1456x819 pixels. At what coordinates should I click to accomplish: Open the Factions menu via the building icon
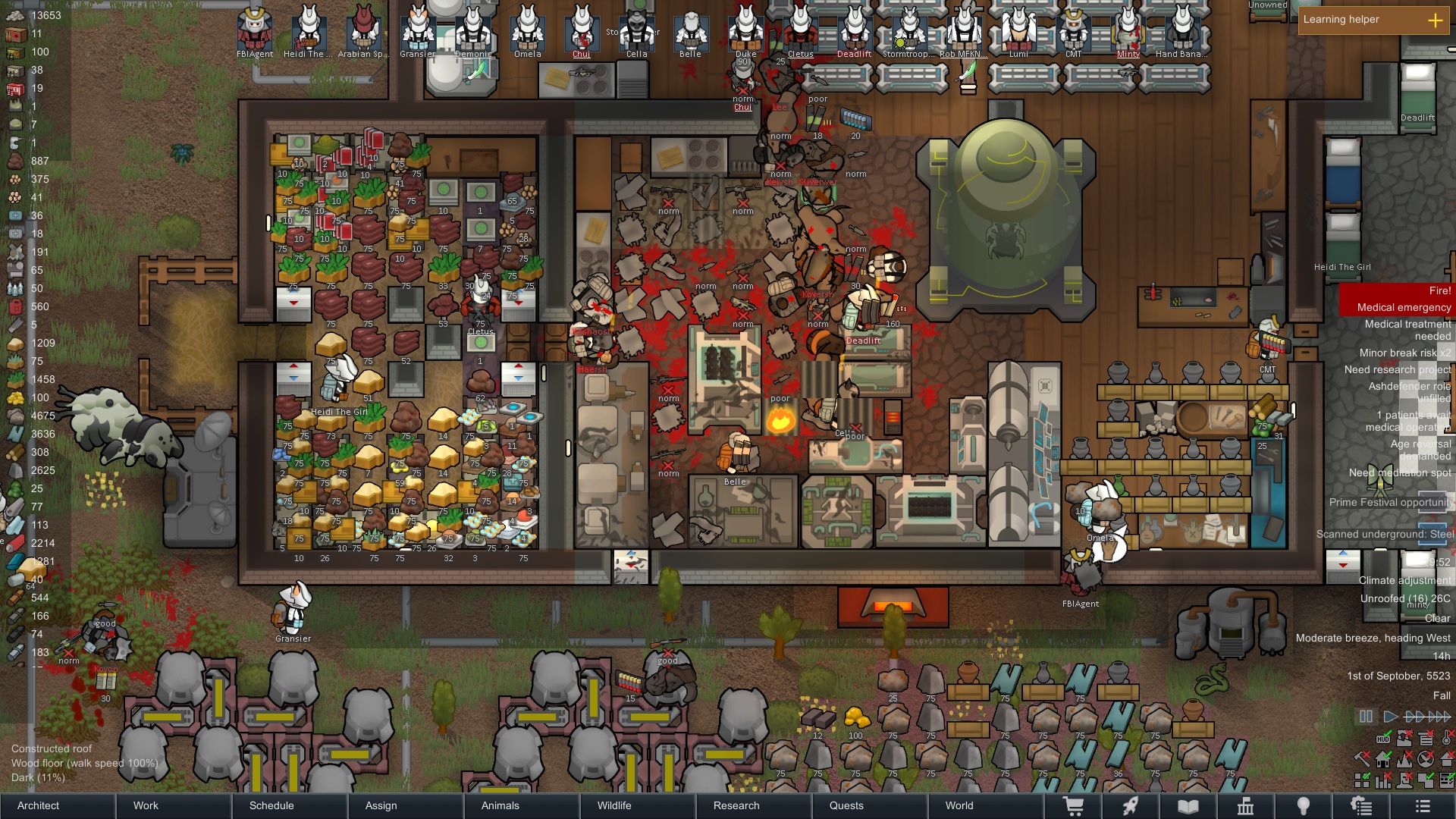1247,805
